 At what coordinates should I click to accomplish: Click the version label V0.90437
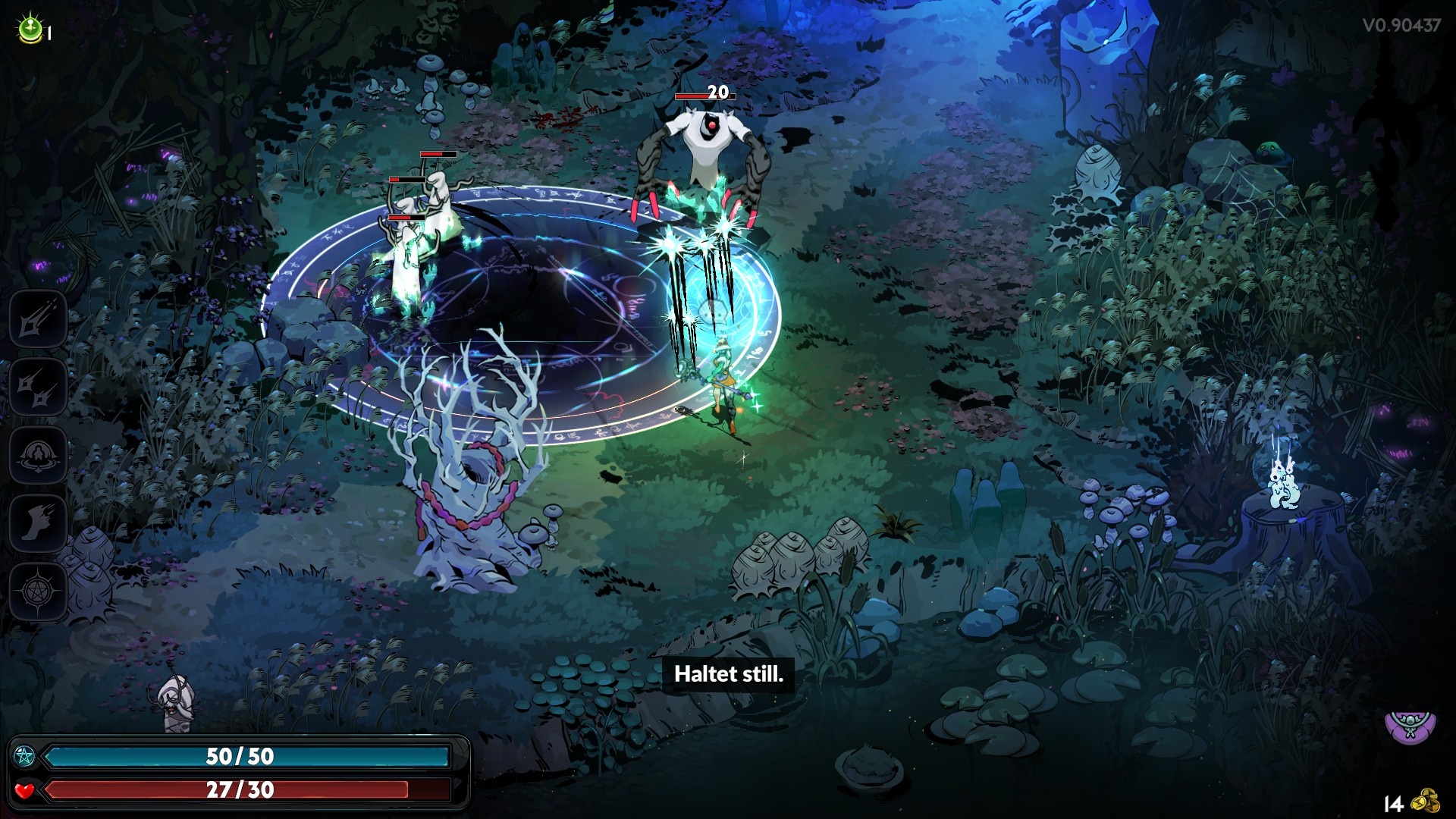coord(1402,24)
